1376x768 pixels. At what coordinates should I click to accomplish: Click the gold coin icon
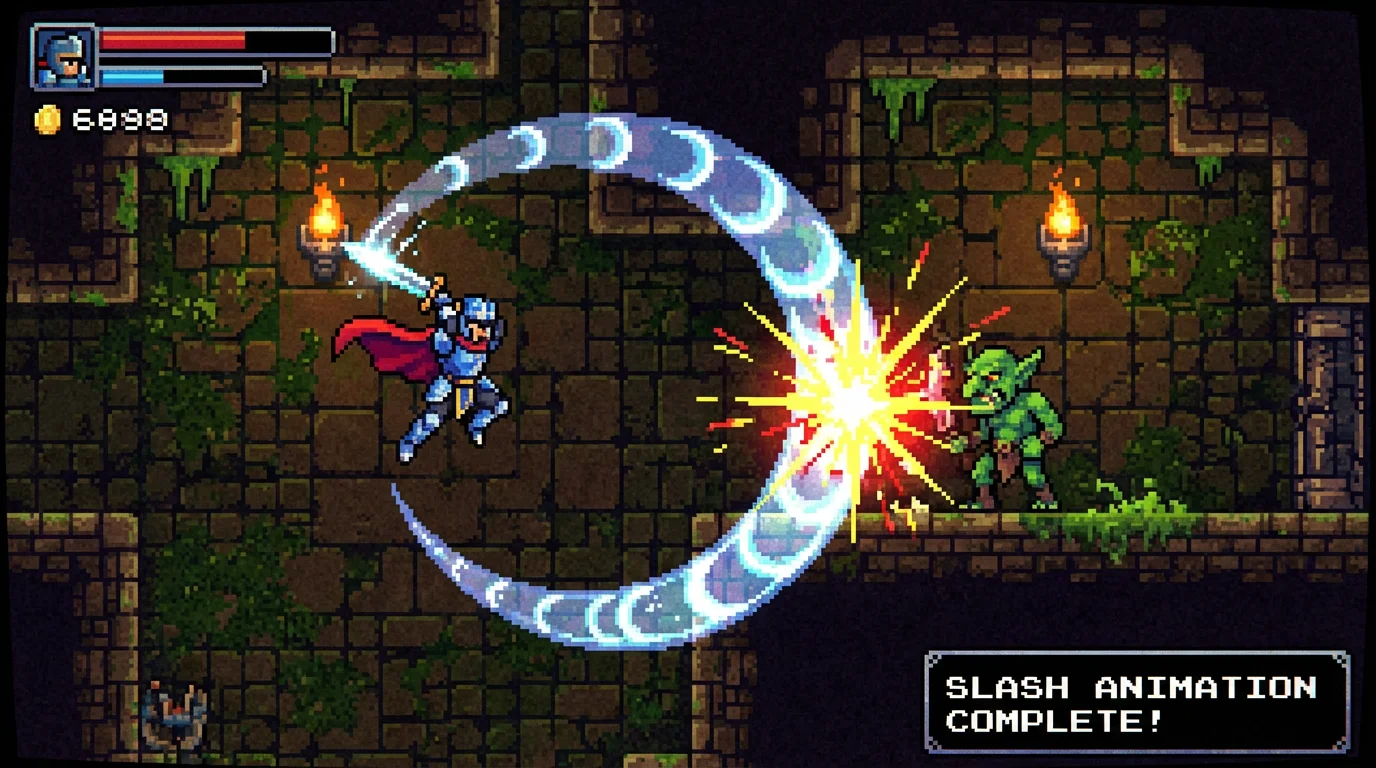[x=45, y=118]
